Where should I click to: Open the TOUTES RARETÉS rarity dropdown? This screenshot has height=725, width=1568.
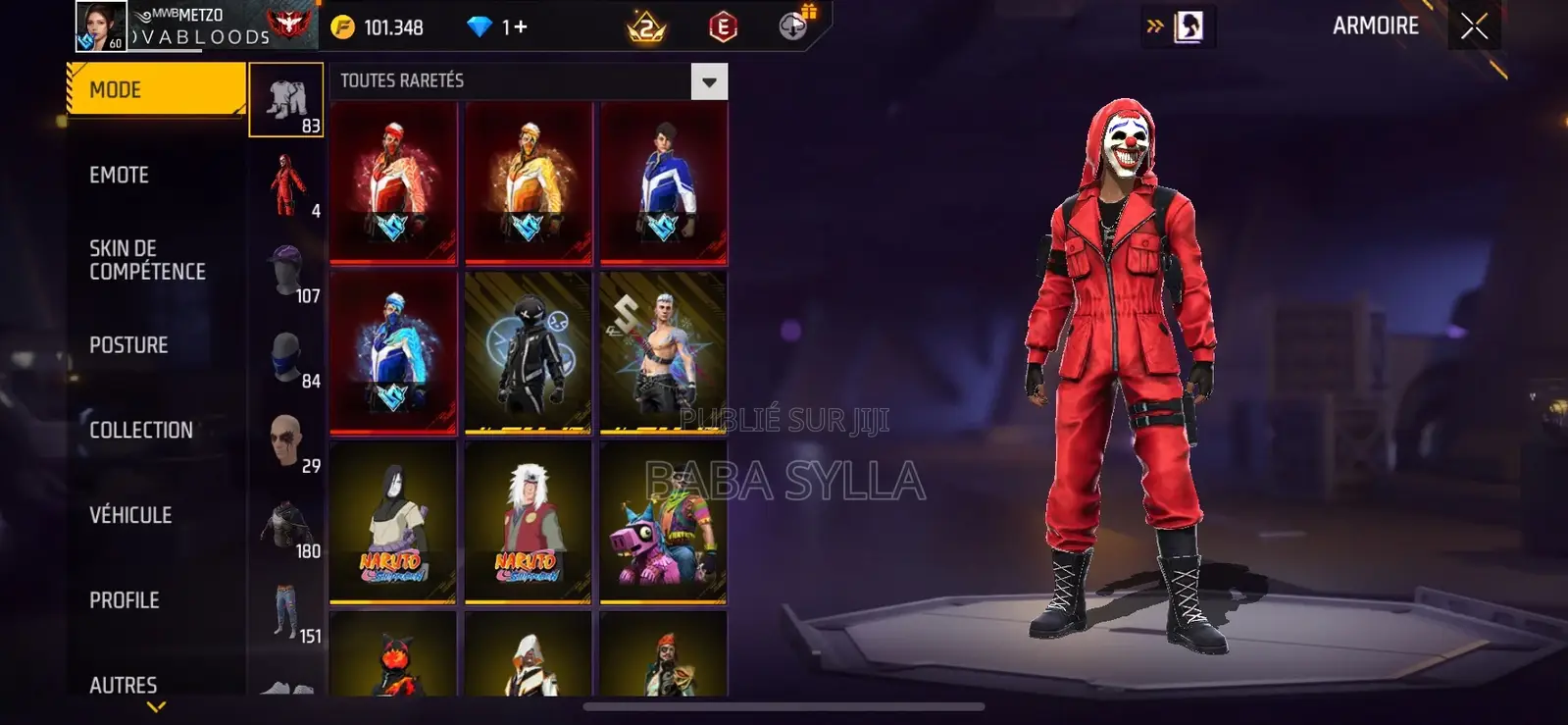709,80
